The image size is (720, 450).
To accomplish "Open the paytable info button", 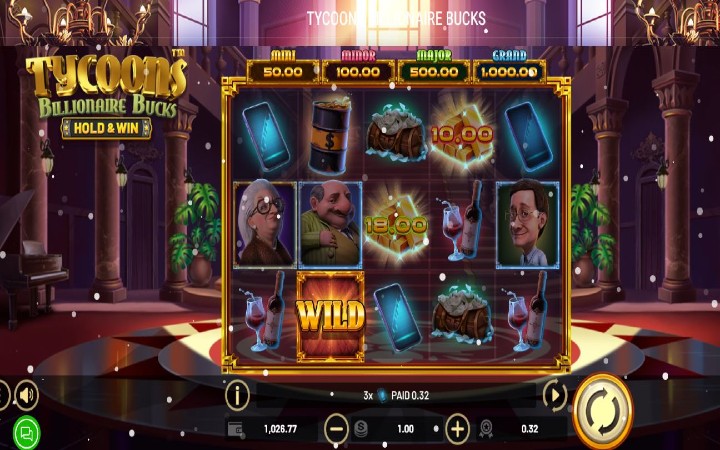I will (x=237, y=395).
